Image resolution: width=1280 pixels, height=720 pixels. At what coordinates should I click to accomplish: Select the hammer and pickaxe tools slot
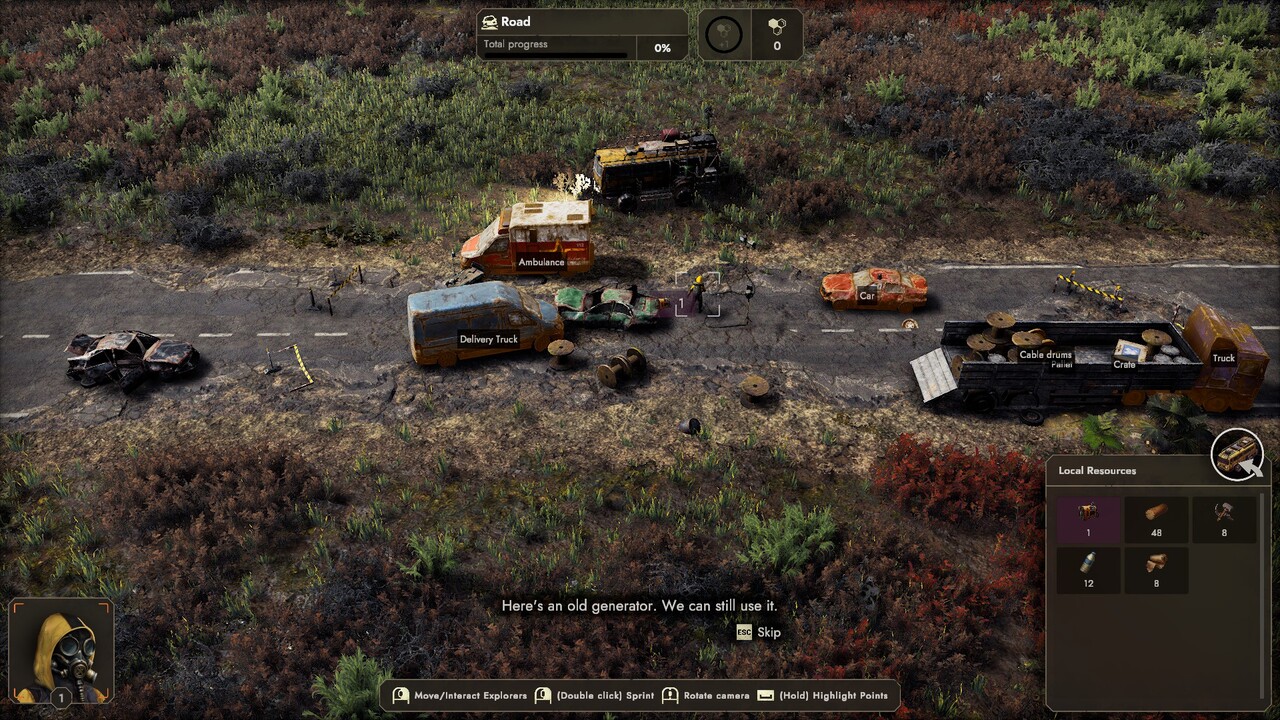click(1223, 520)
